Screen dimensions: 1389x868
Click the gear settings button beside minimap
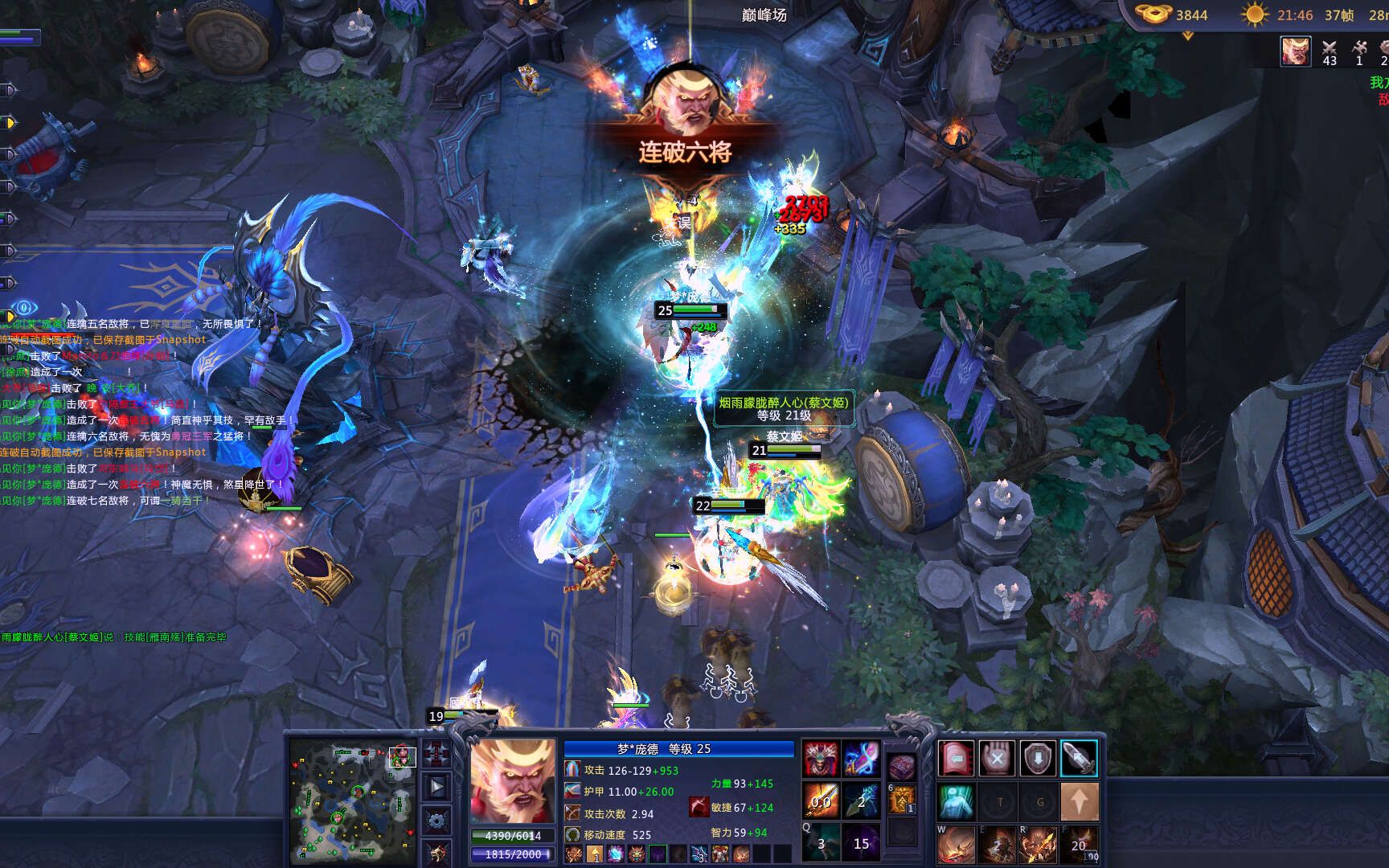[437, 820]
